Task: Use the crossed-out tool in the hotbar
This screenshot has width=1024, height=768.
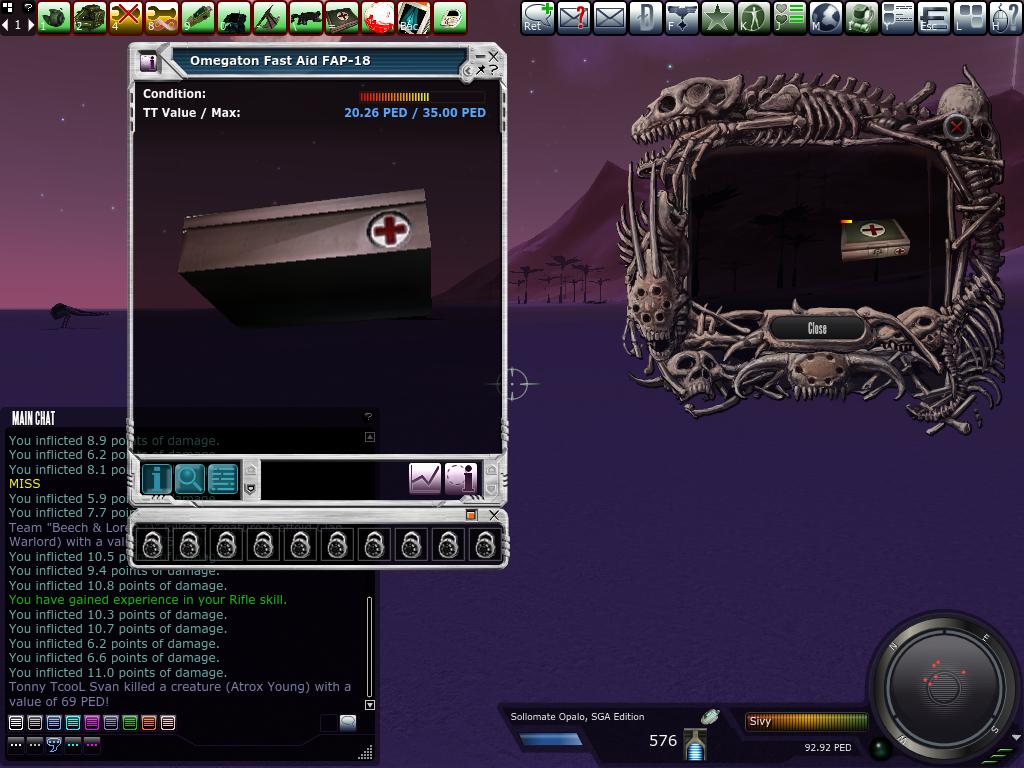Action: [x=126, y=17]
